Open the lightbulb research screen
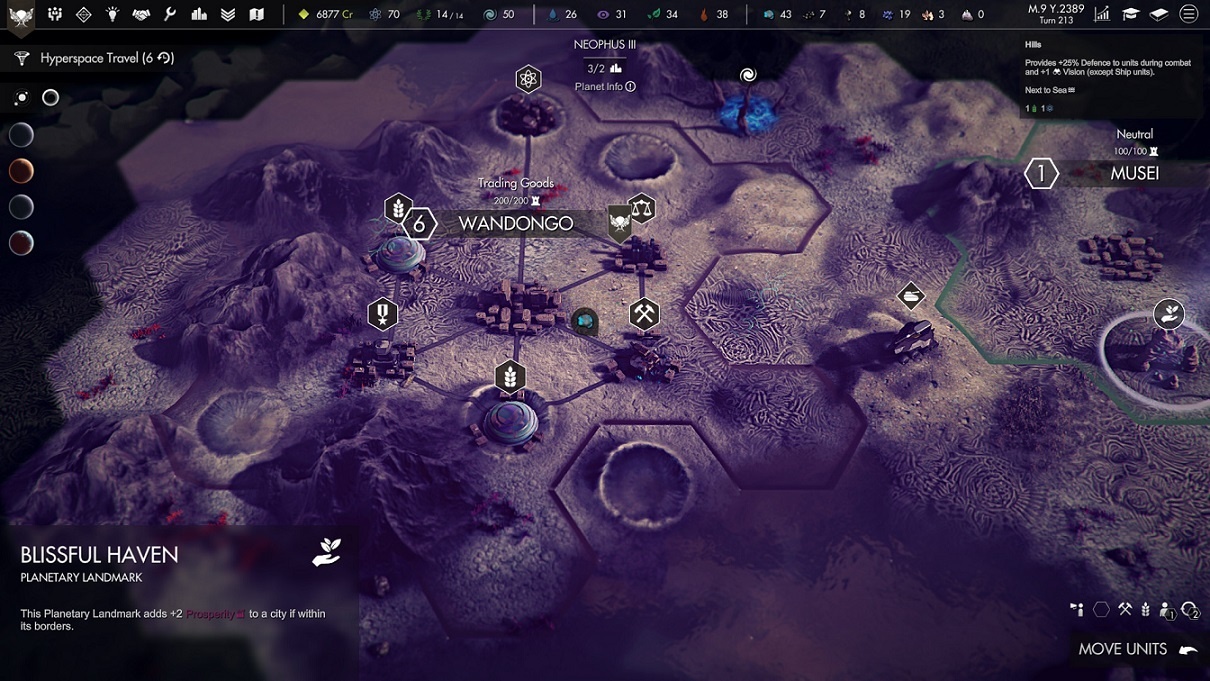Image resolution: width=1210 pixels, height=681 pixels. pos(113,14)
